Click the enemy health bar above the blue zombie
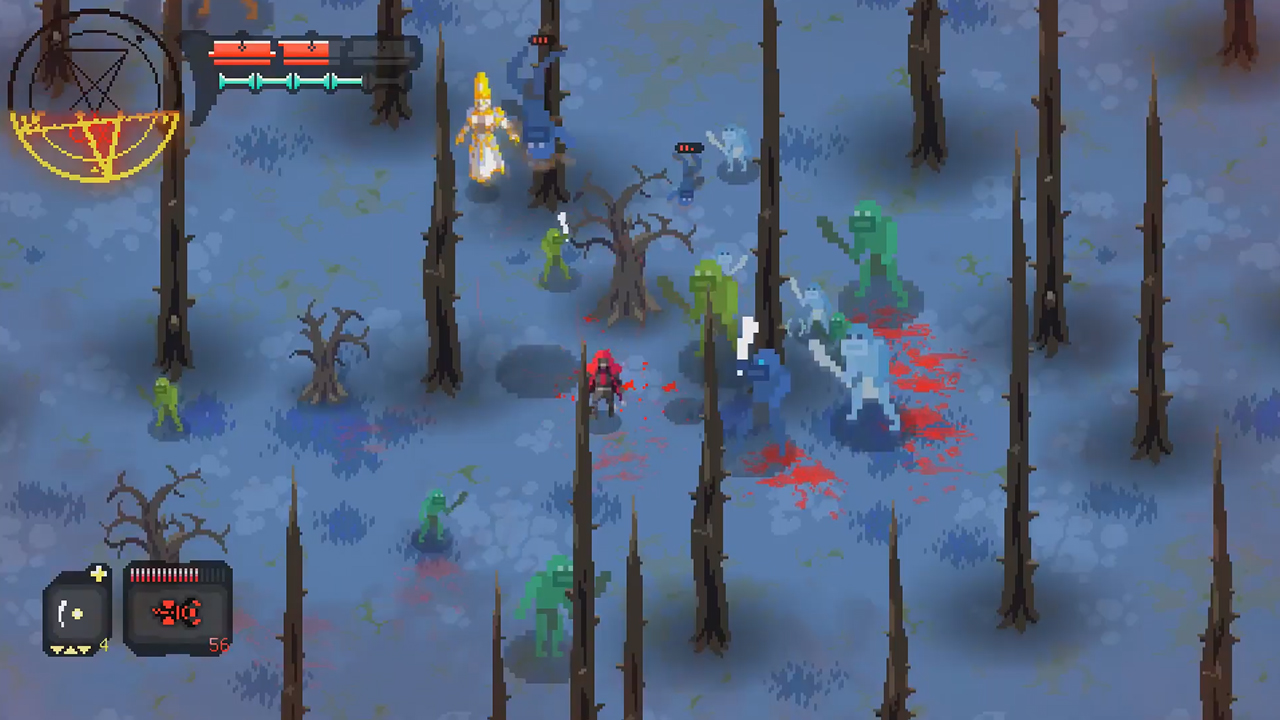Screen dimensions: 1280x720 click(x=687, y=148)
